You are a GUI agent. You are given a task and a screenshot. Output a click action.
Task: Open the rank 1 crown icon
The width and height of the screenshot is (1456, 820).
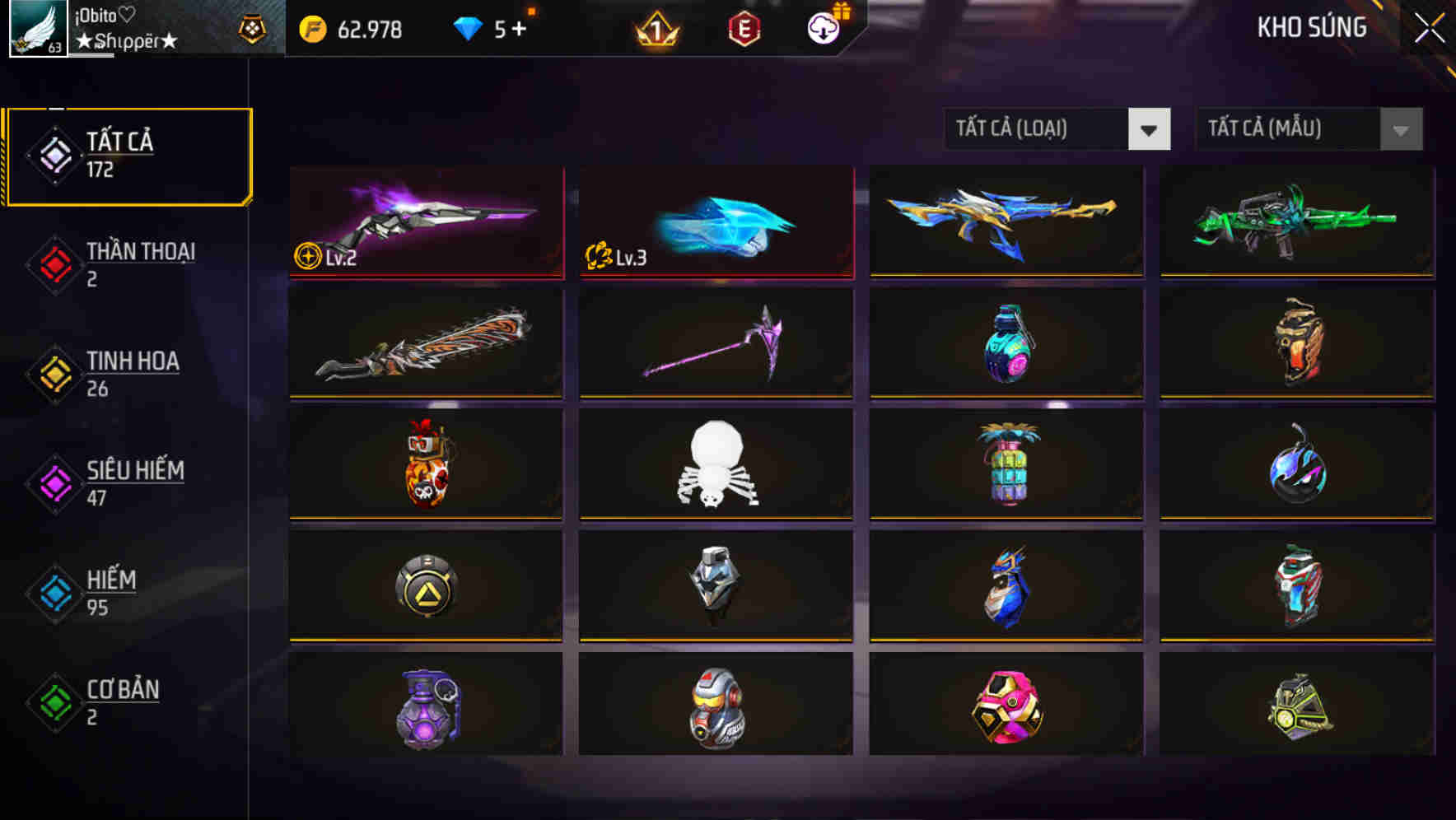655,28
